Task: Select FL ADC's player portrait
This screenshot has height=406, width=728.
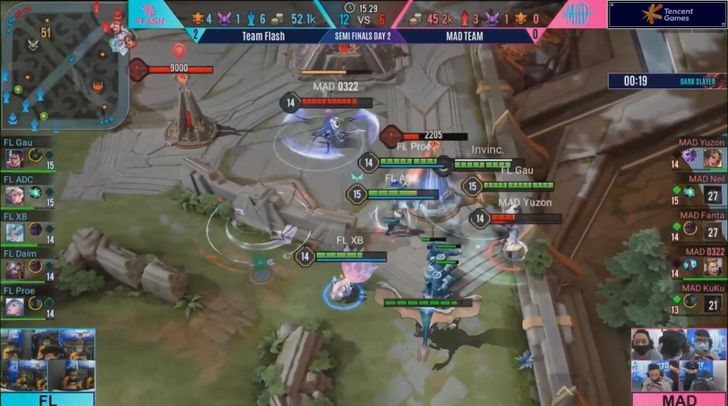Action: 16,194
